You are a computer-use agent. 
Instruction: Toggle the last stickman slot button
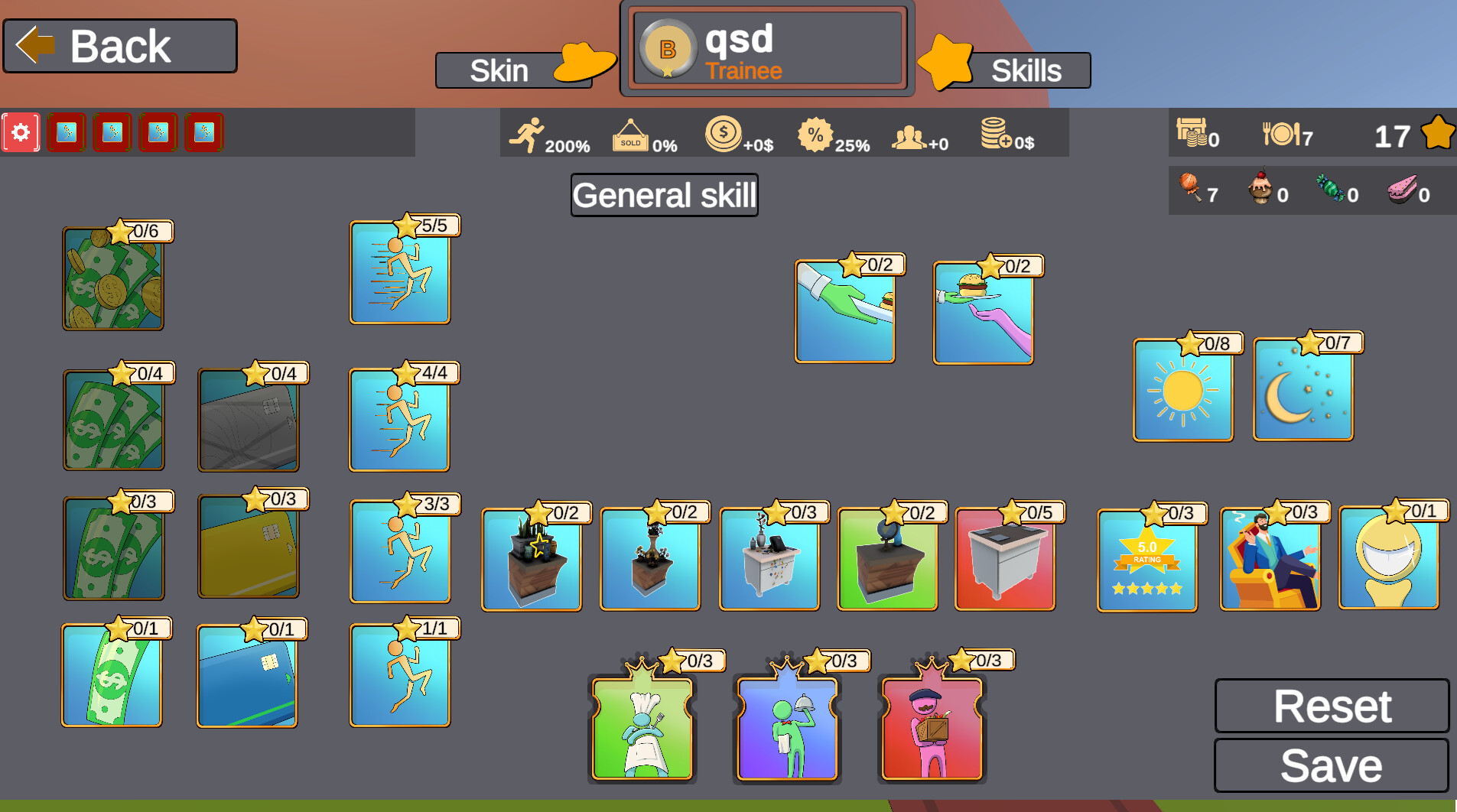(203, 132)
